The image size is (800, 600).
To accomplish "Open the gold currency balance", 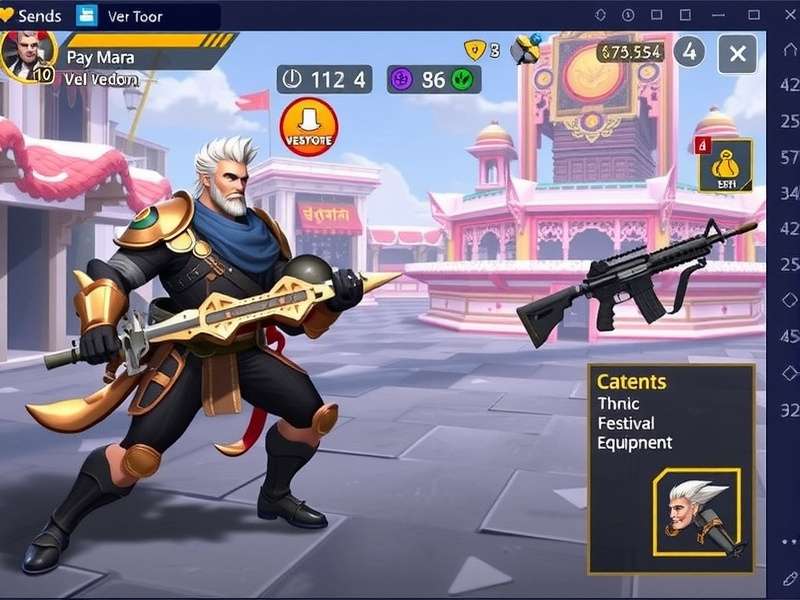I will (x=629, y=52).
